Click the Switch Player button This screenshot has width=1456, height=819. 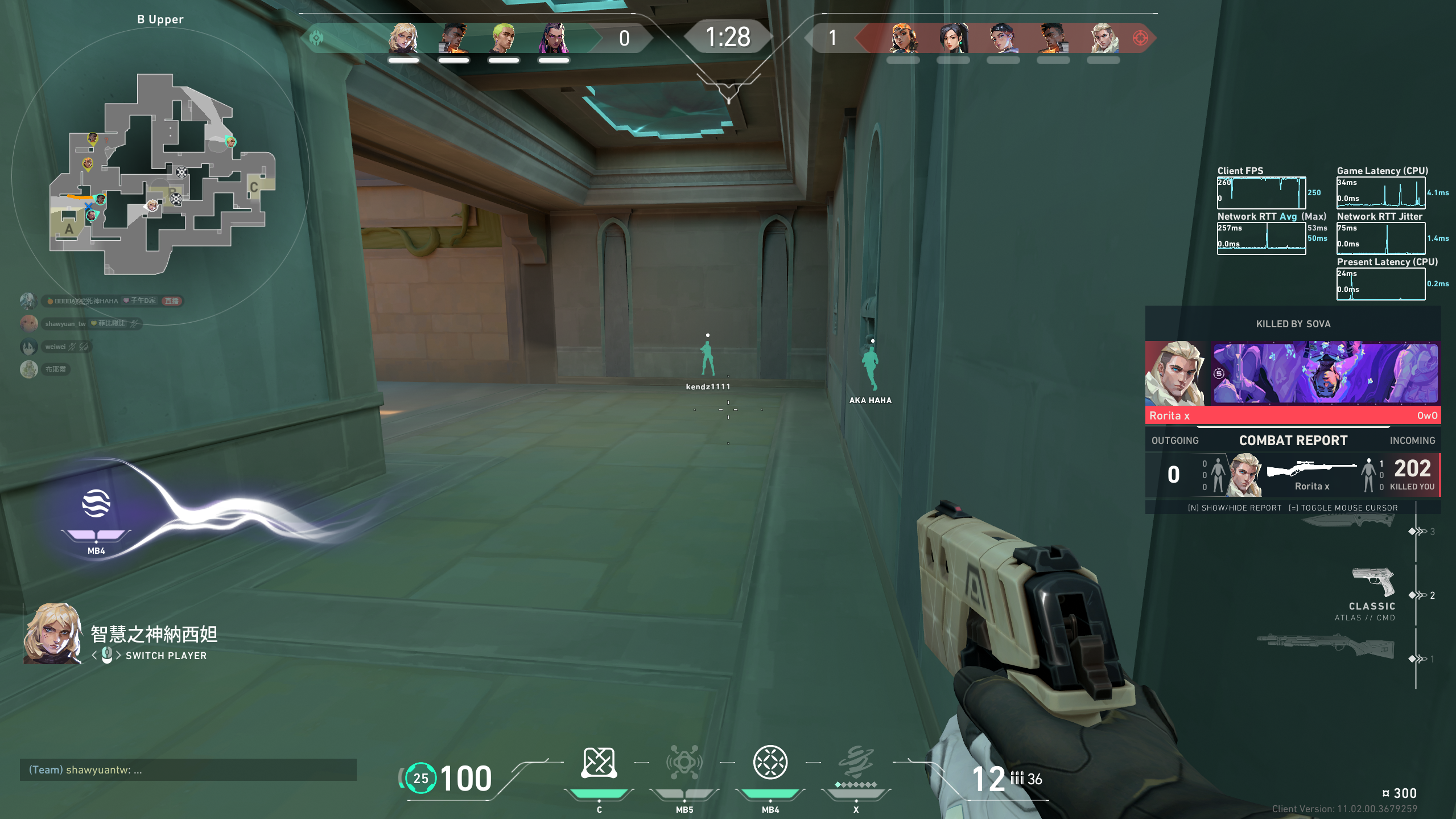pos(166,655)
